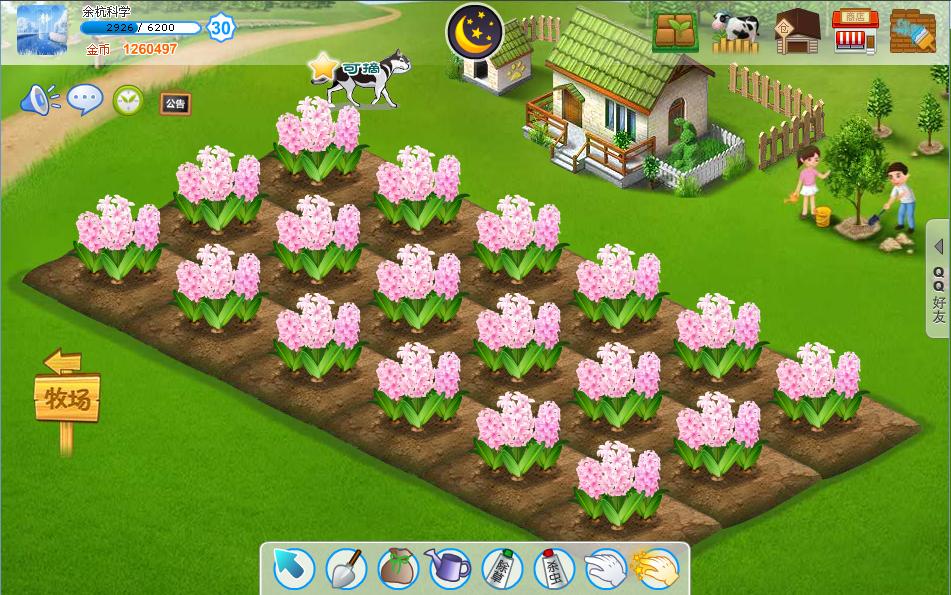Click the green clock icon
The width and height of the screenshot is (951, 595).
(x=128, y=99)
